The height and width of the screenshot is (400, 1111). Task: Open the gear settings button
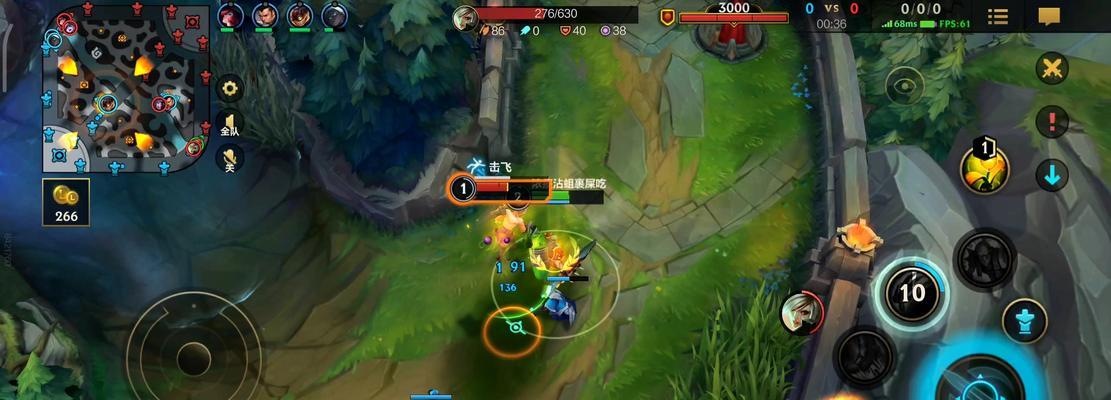(x=230, y=88)
